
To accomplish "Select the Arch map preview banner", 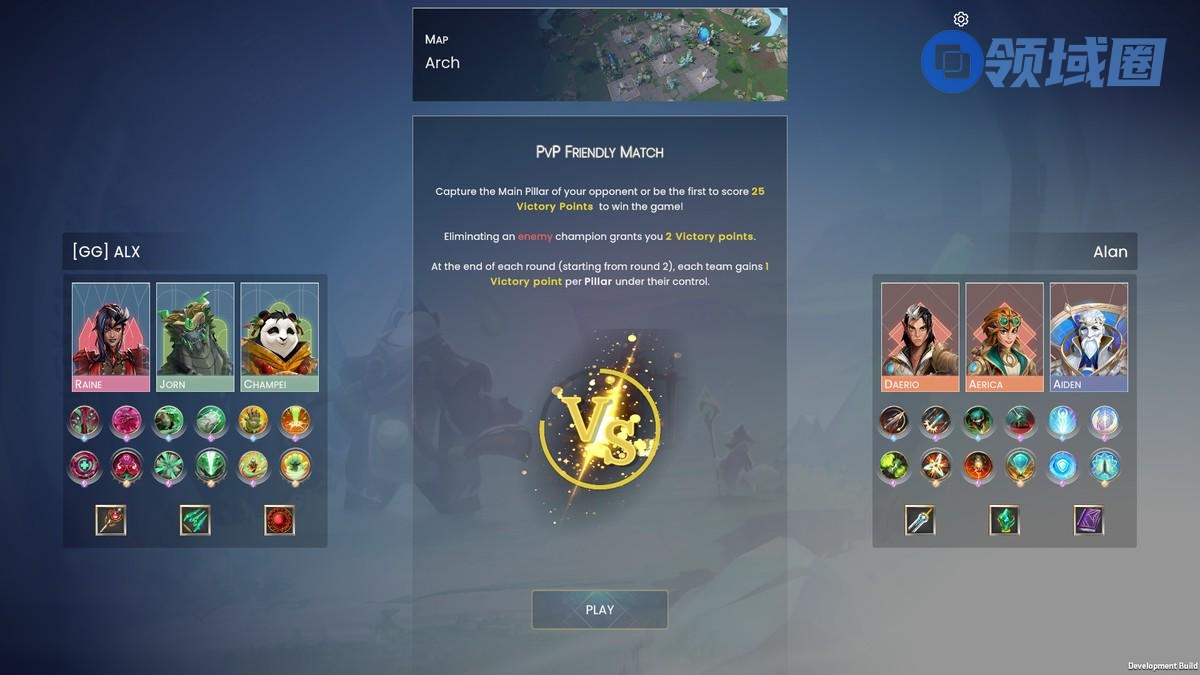I will tap(599, 54).
